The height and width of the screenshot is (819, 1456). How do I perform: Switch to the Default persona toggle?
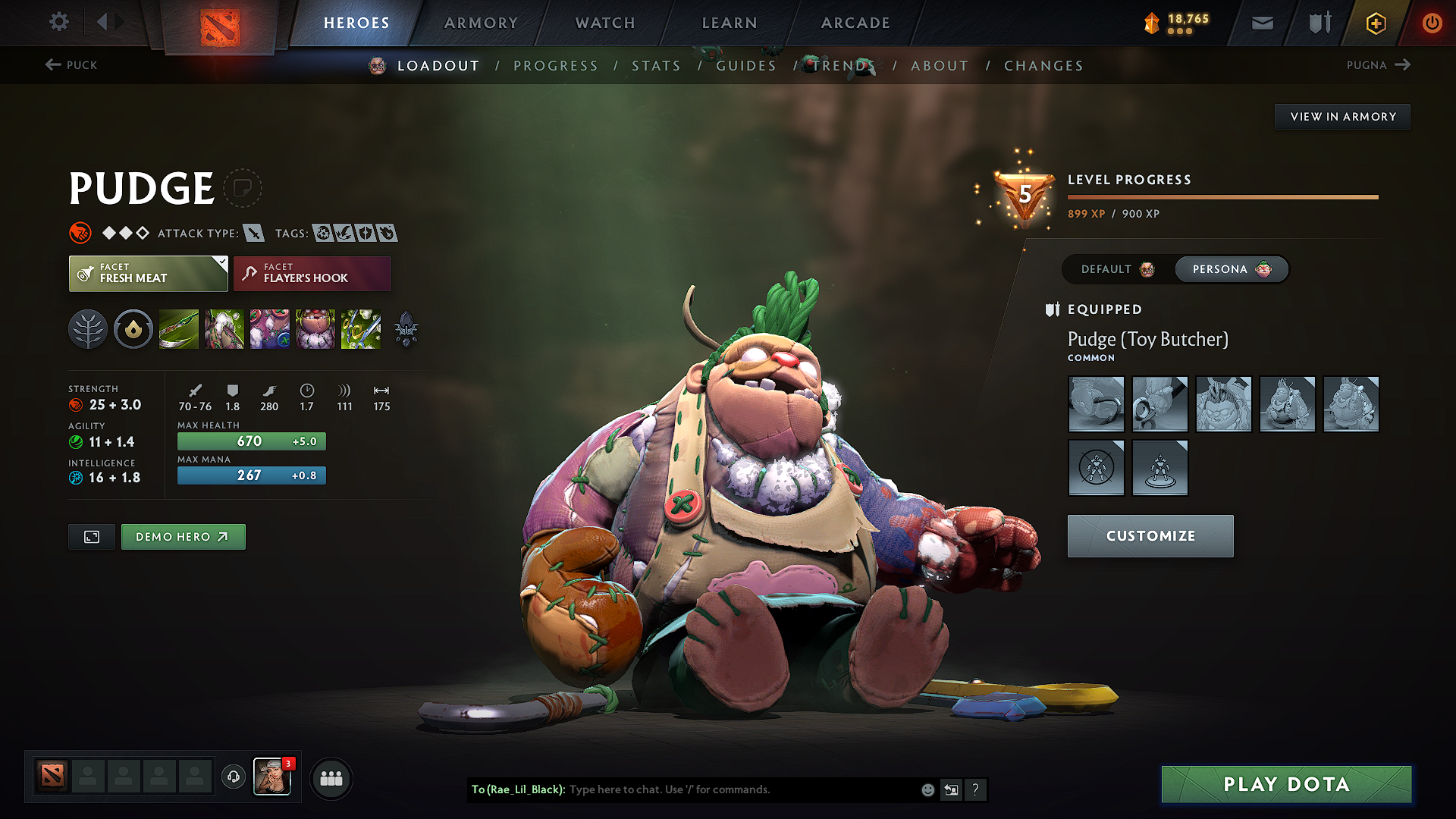click(x=1113, y=269)
